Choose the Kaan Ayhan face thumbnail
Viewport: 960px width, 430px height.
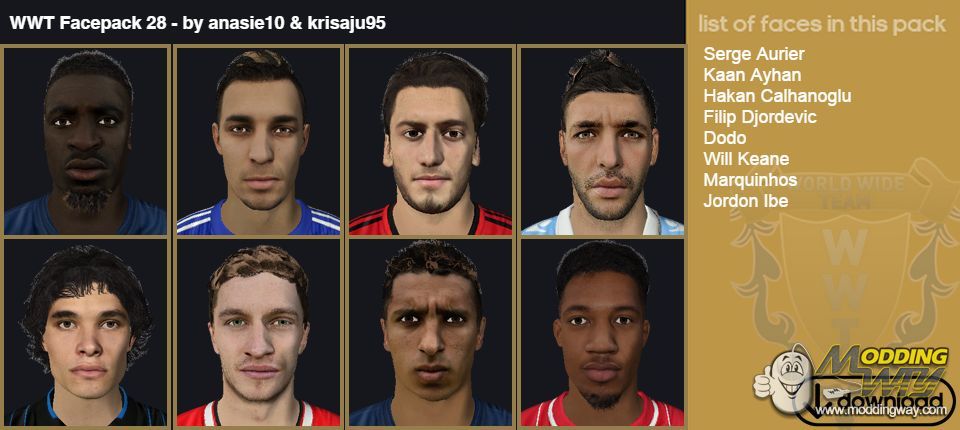coord(258,141)
